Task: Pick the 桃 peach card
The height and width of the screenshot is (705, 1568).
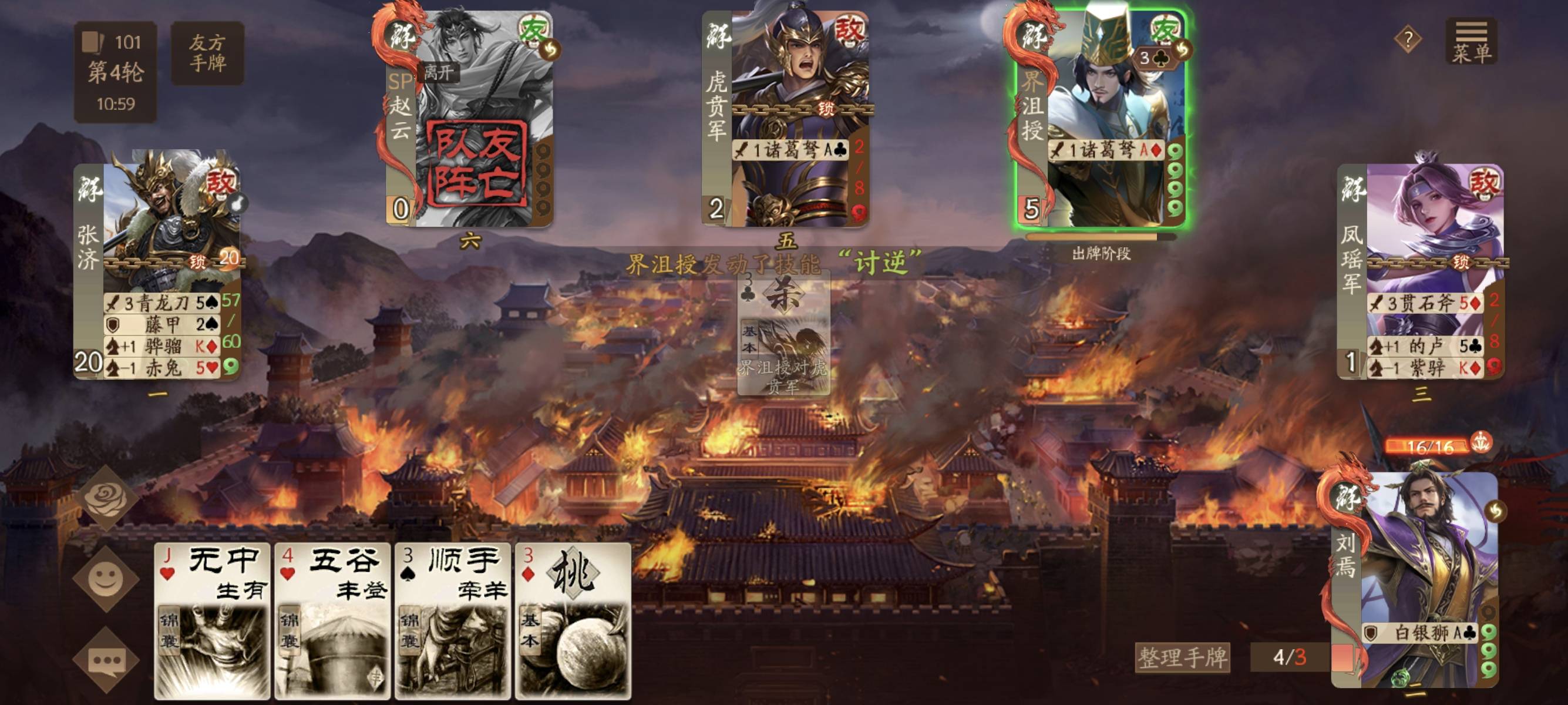Action: point(573,620)
